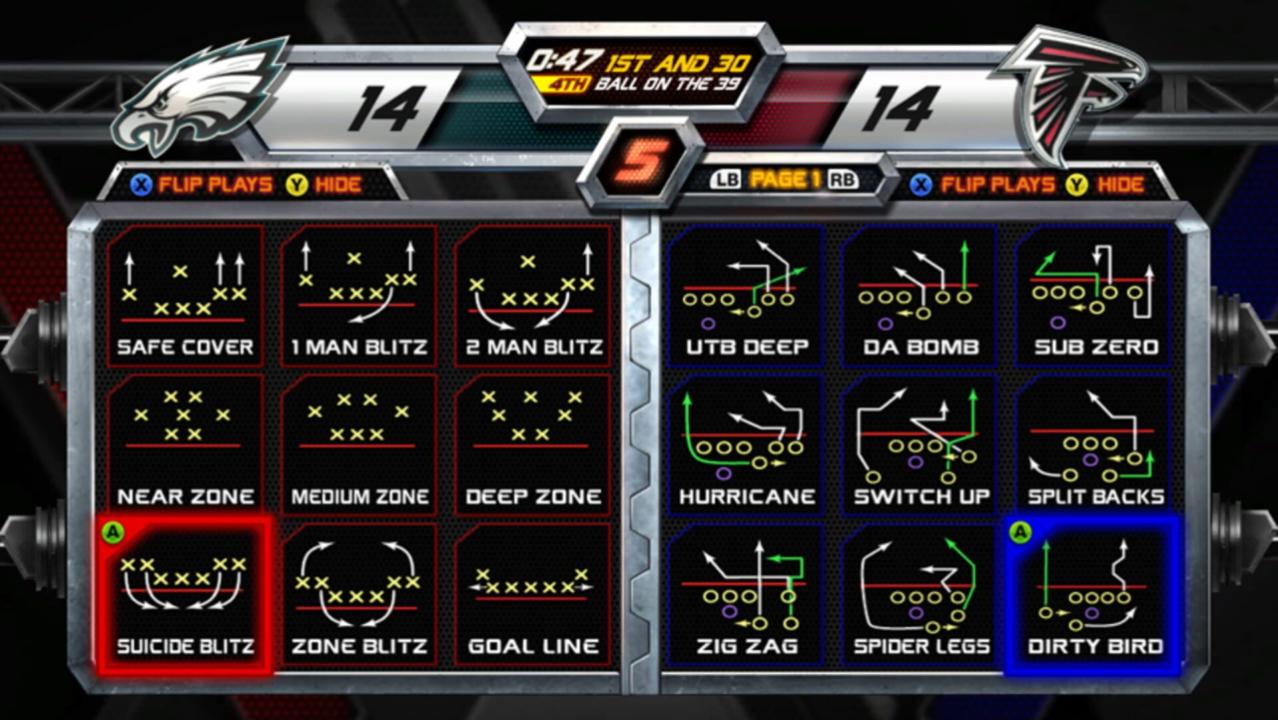Image resolution: width=1278 pixels, height=720 pixels.
Task: Choose the Medium Zone defense
Action: (x=359, y=445)
